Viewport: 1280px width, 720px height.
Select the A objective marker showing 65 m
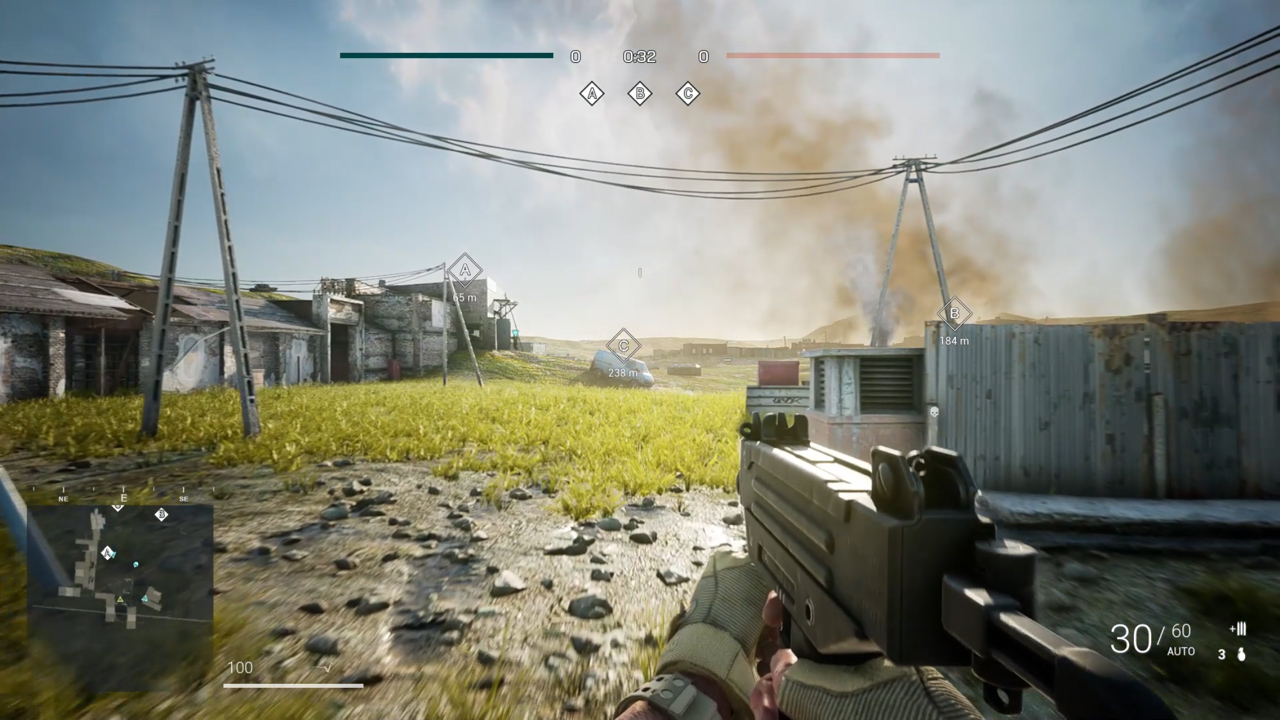464,270
